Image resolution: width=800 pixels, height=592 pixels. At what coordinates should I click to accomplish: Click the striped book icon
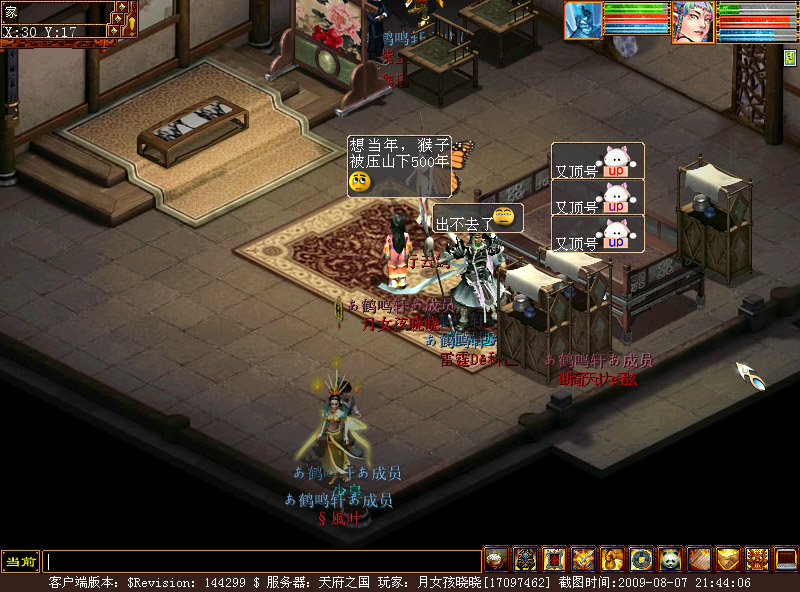pyautogui.click(x=699, y=560)
